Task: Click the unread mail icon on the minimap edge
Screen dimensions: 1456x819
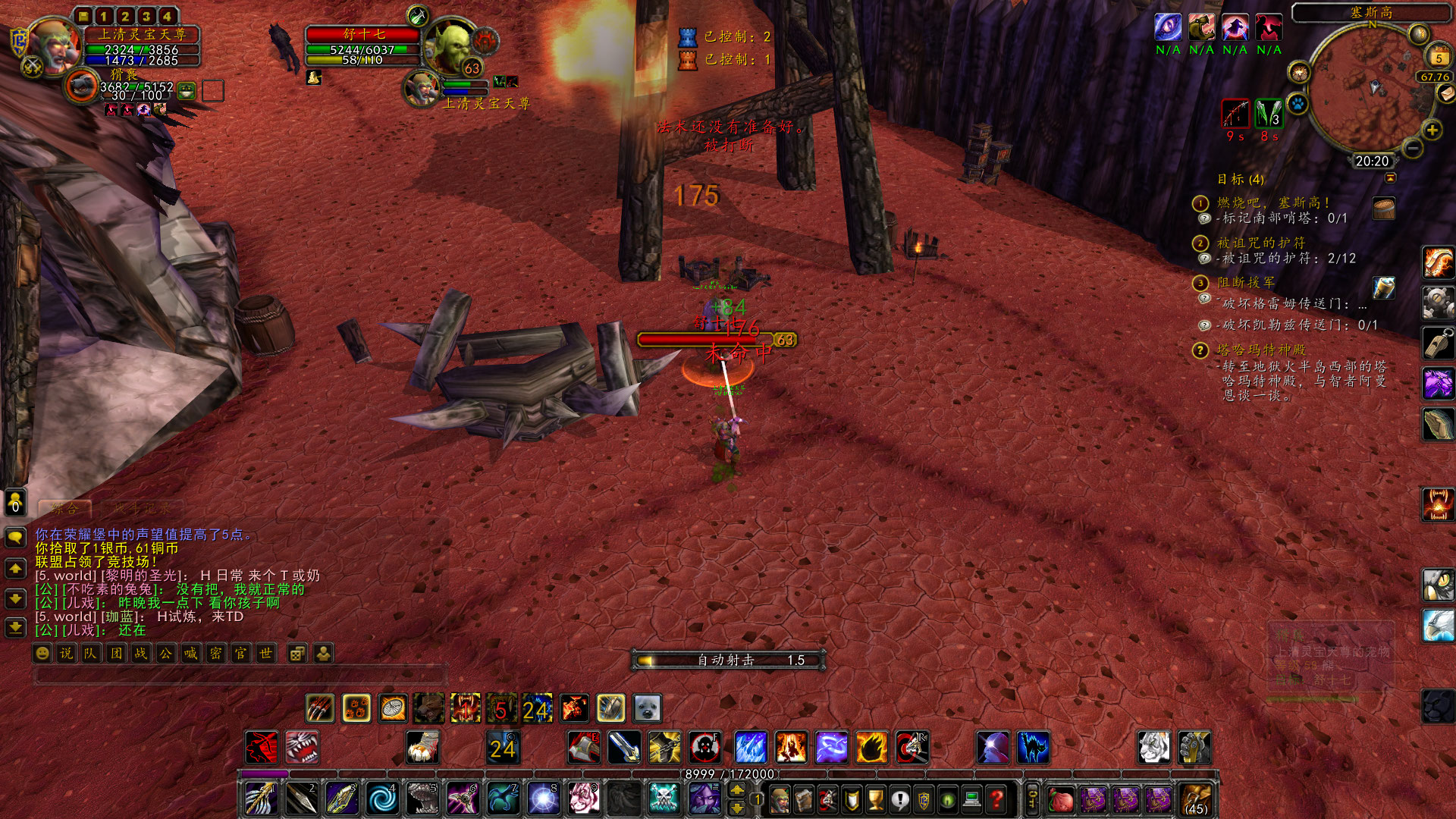Action: (x=1446, y=93)
